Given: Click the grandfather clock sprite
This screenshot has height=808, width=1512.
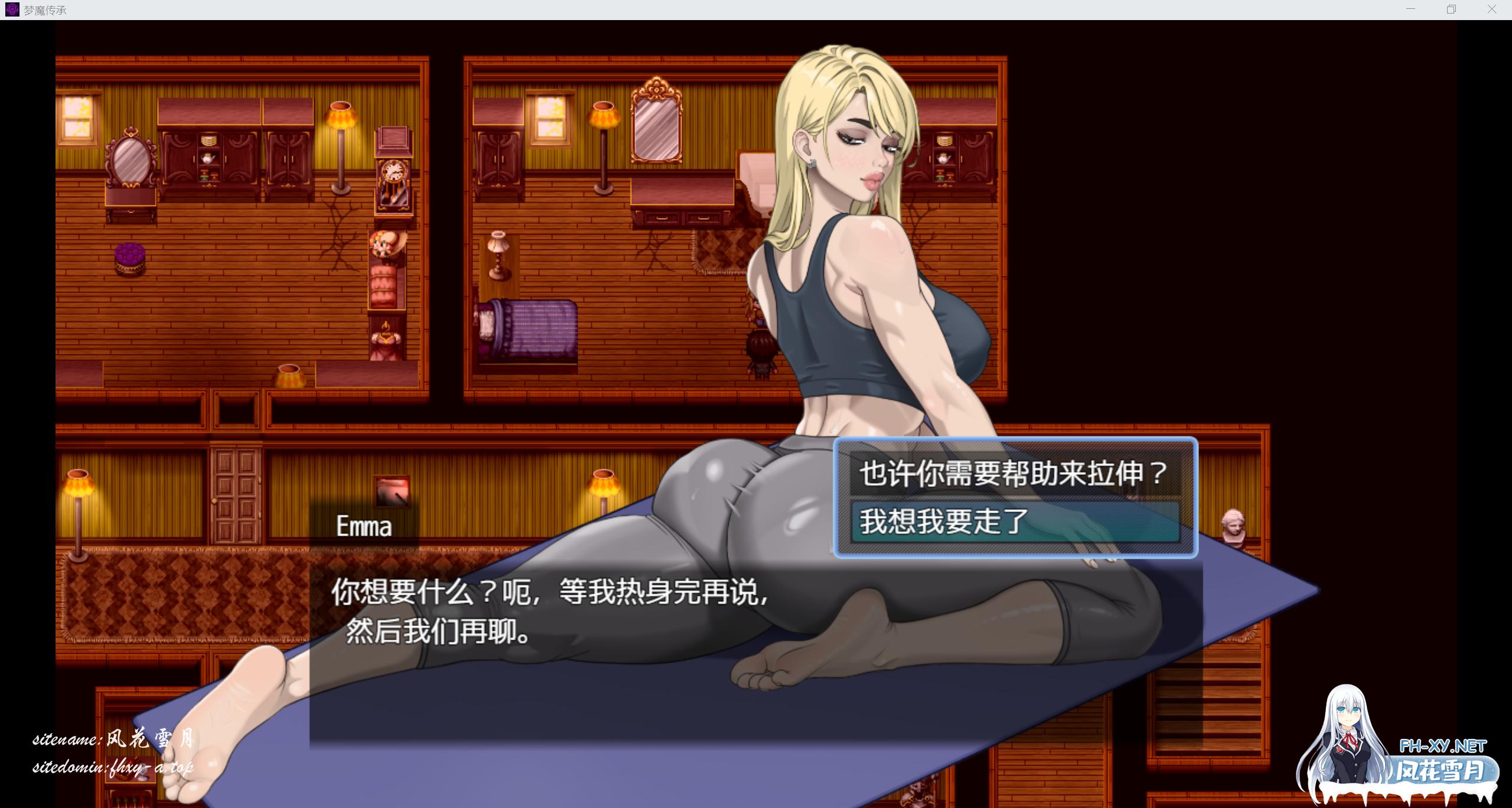Looking at the screenshot, I should pos(393,174).
